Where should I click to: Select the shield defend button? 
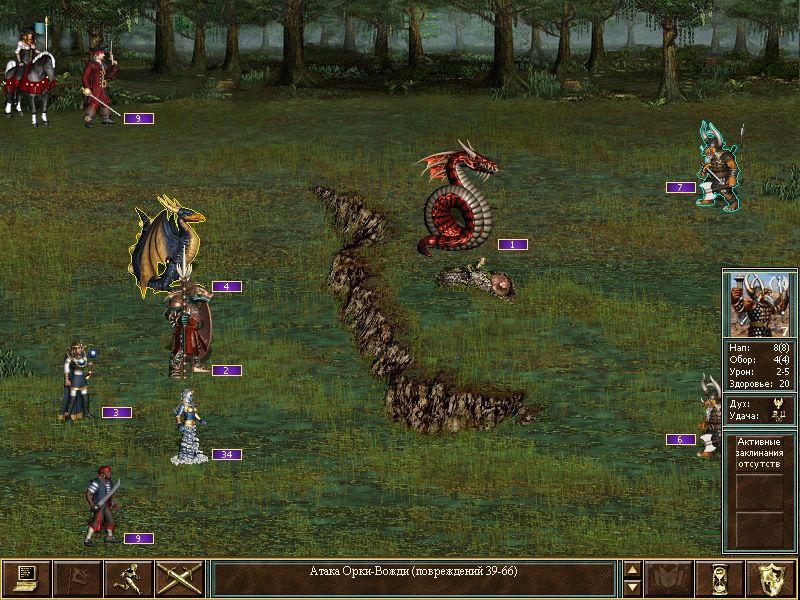(772, 578)
